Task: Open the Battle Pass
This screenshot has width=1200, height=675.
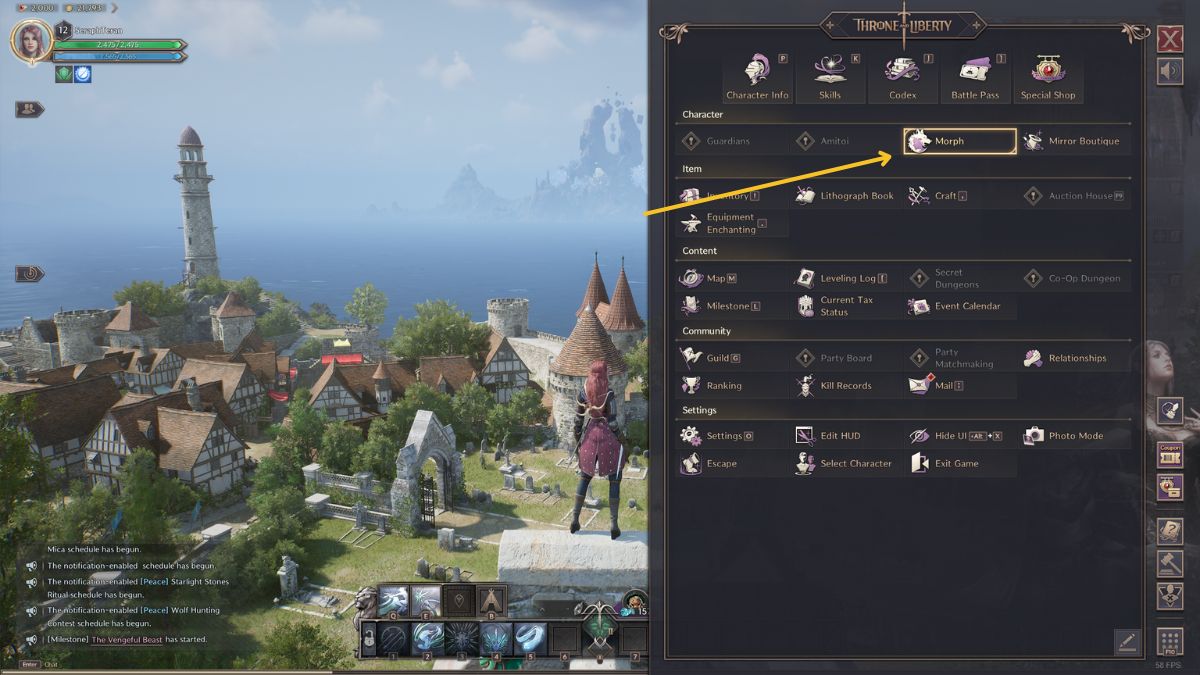Action: [975, 77]
